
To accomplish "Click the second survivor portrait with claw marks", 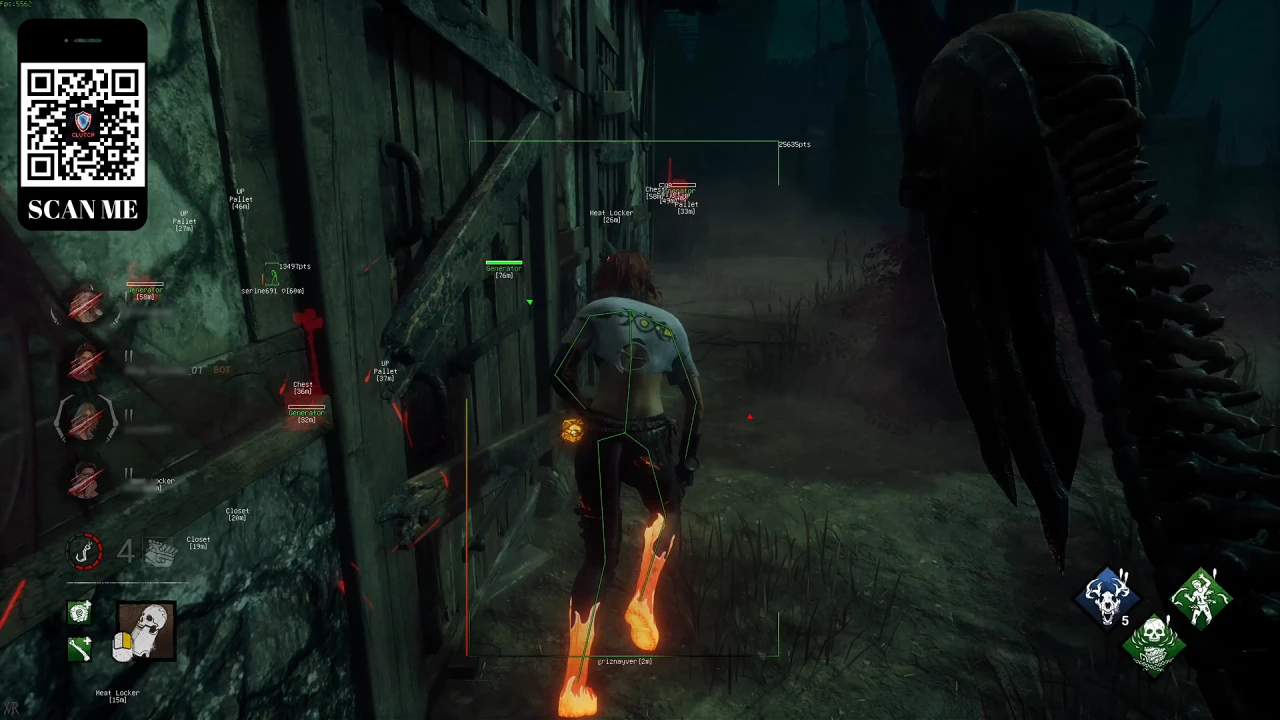I will point(85,363).
